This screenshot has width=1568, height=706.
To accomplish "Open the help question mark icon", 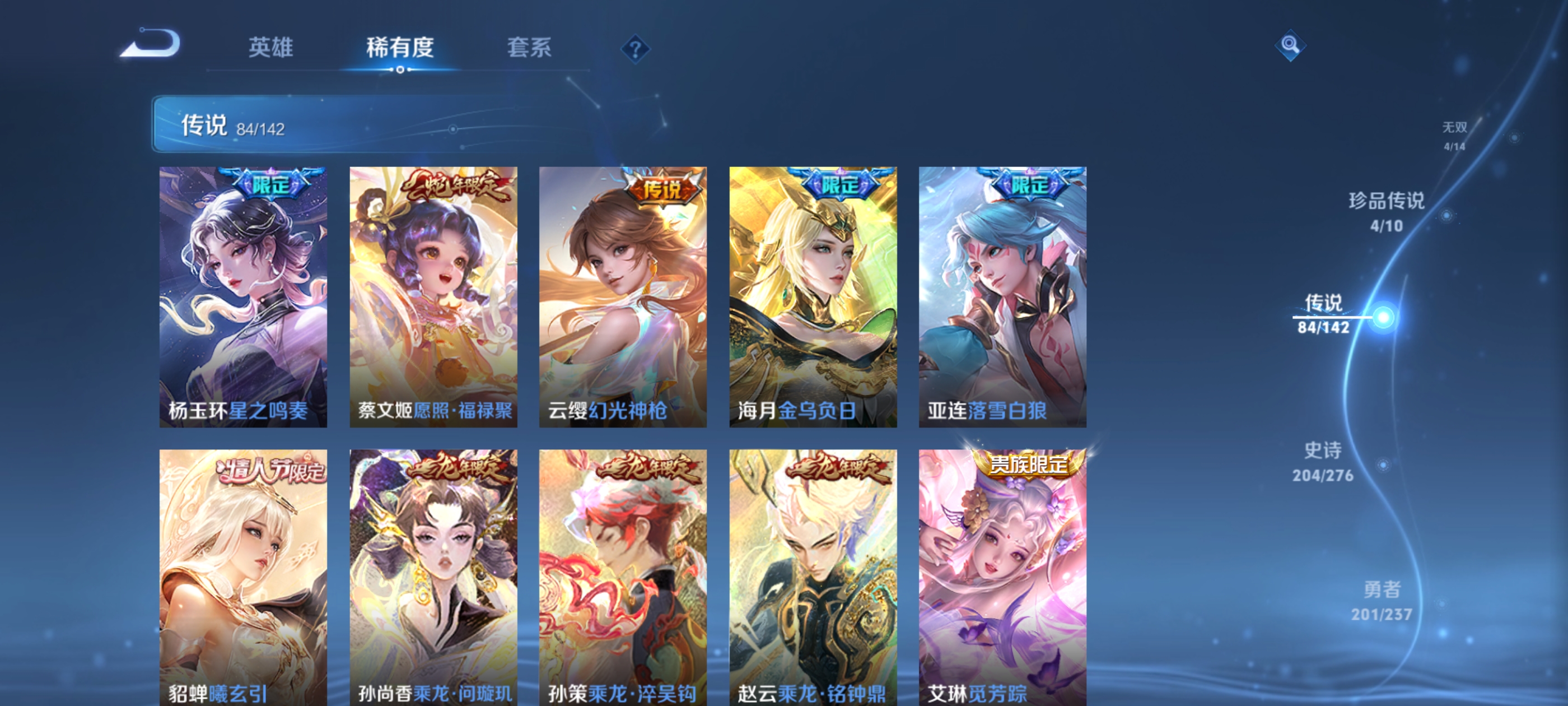I will click(635, 50).
